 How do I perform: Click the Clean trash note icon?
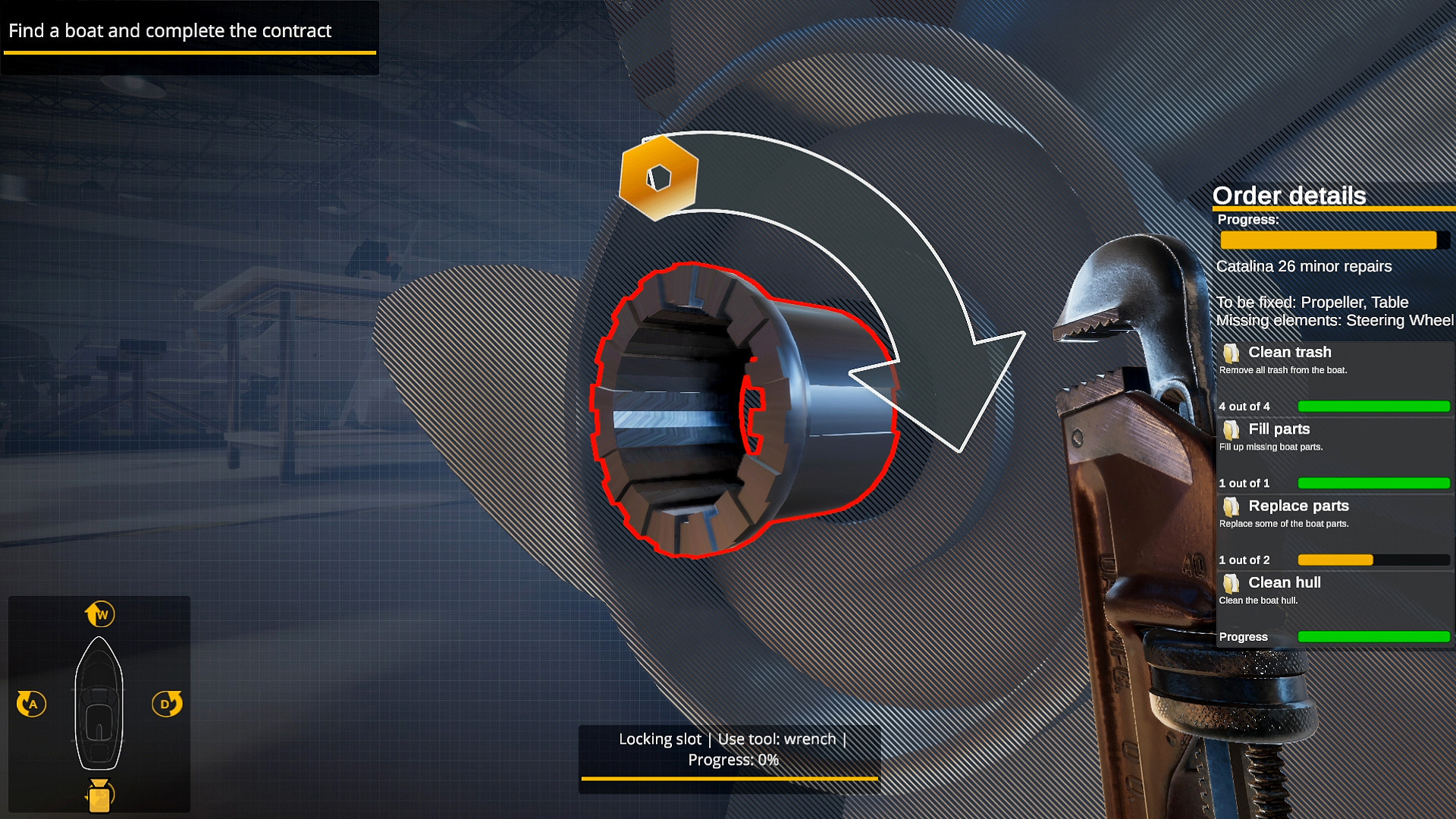1232,352
